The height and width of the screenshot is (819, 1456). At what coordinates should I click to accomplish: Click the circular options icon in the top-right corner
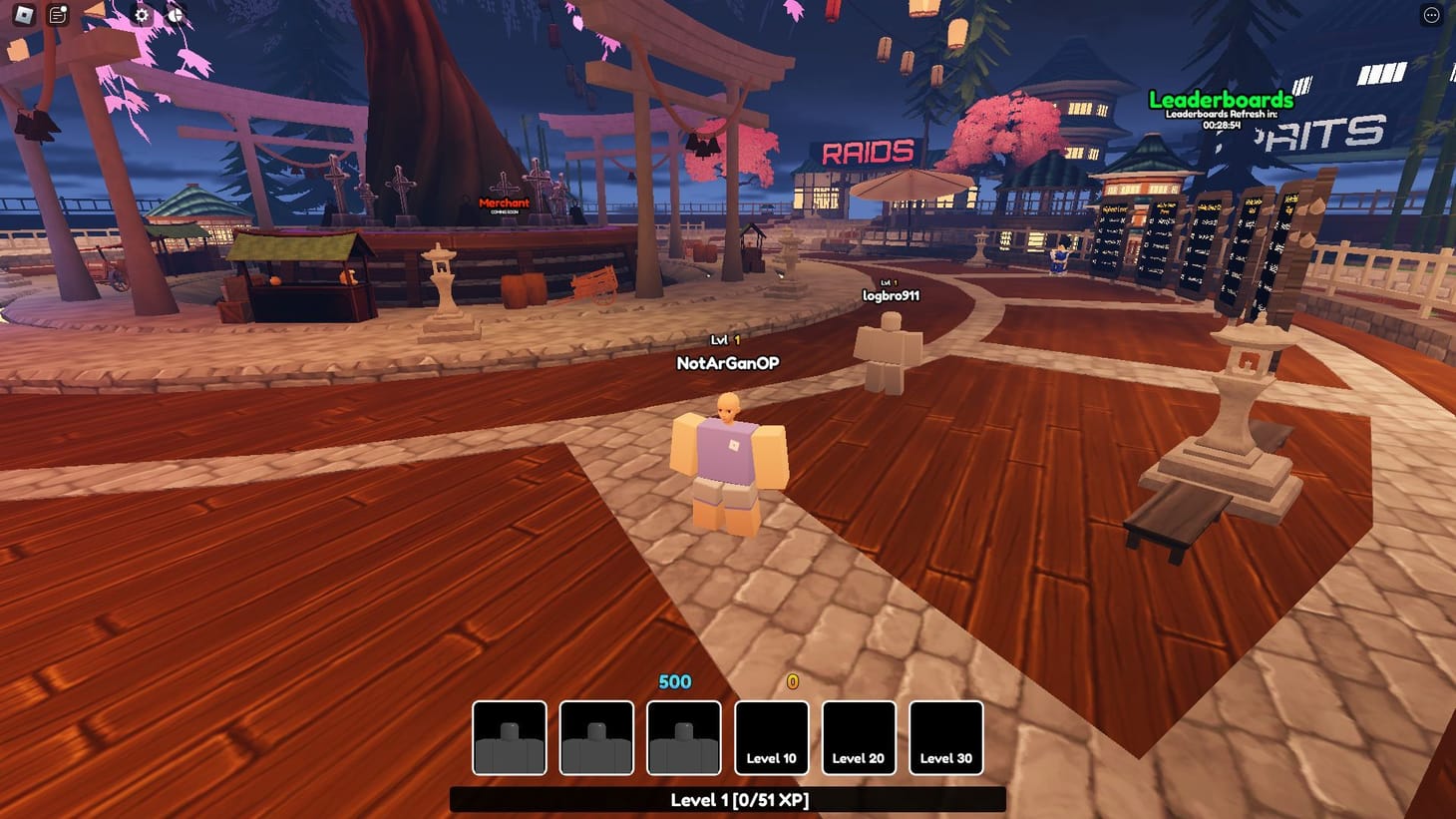[1428, 13]
